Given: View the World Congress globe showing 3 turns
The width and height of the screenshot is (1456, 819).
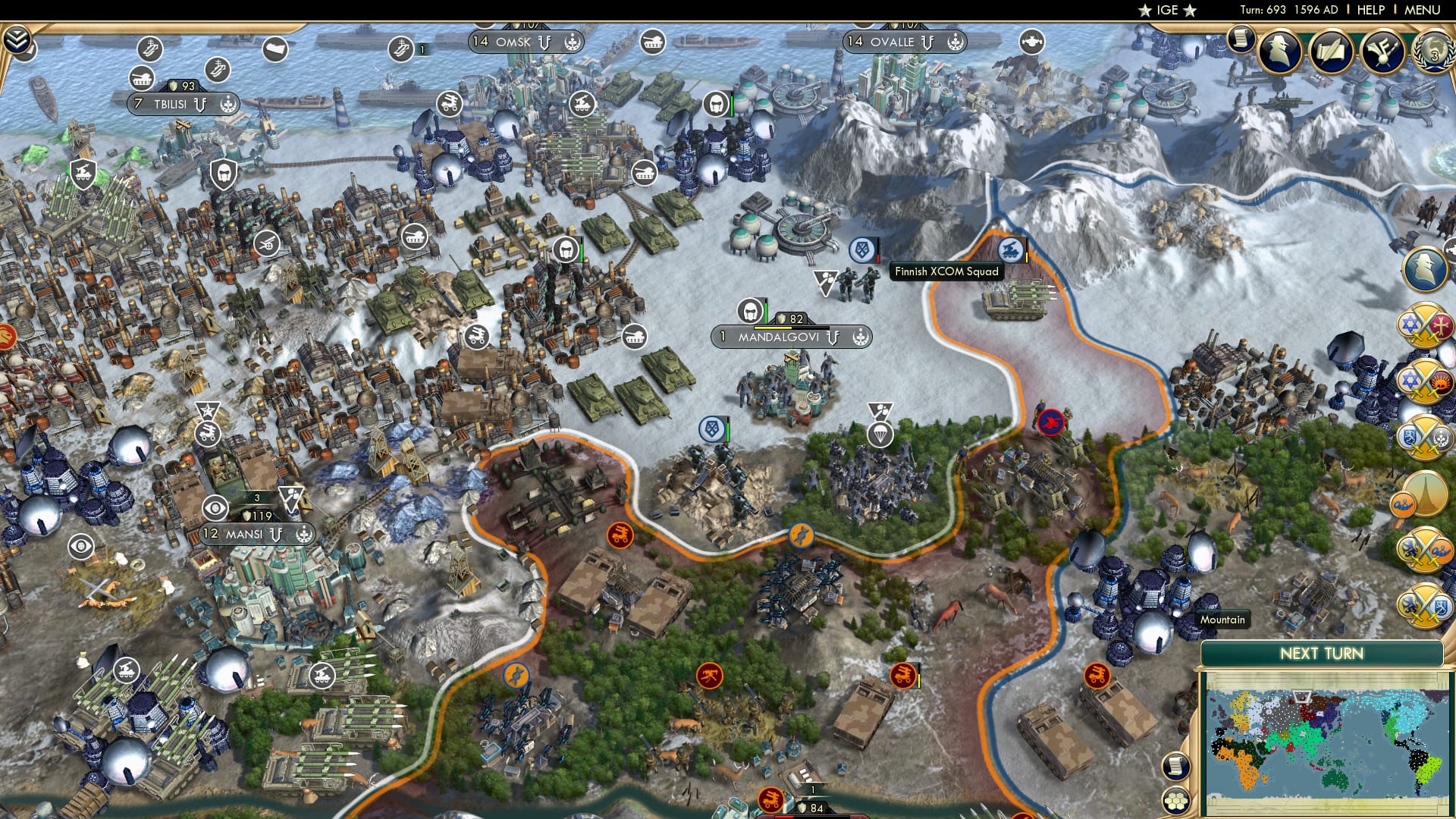Looking at the screenshot, I should point(1433,53).
